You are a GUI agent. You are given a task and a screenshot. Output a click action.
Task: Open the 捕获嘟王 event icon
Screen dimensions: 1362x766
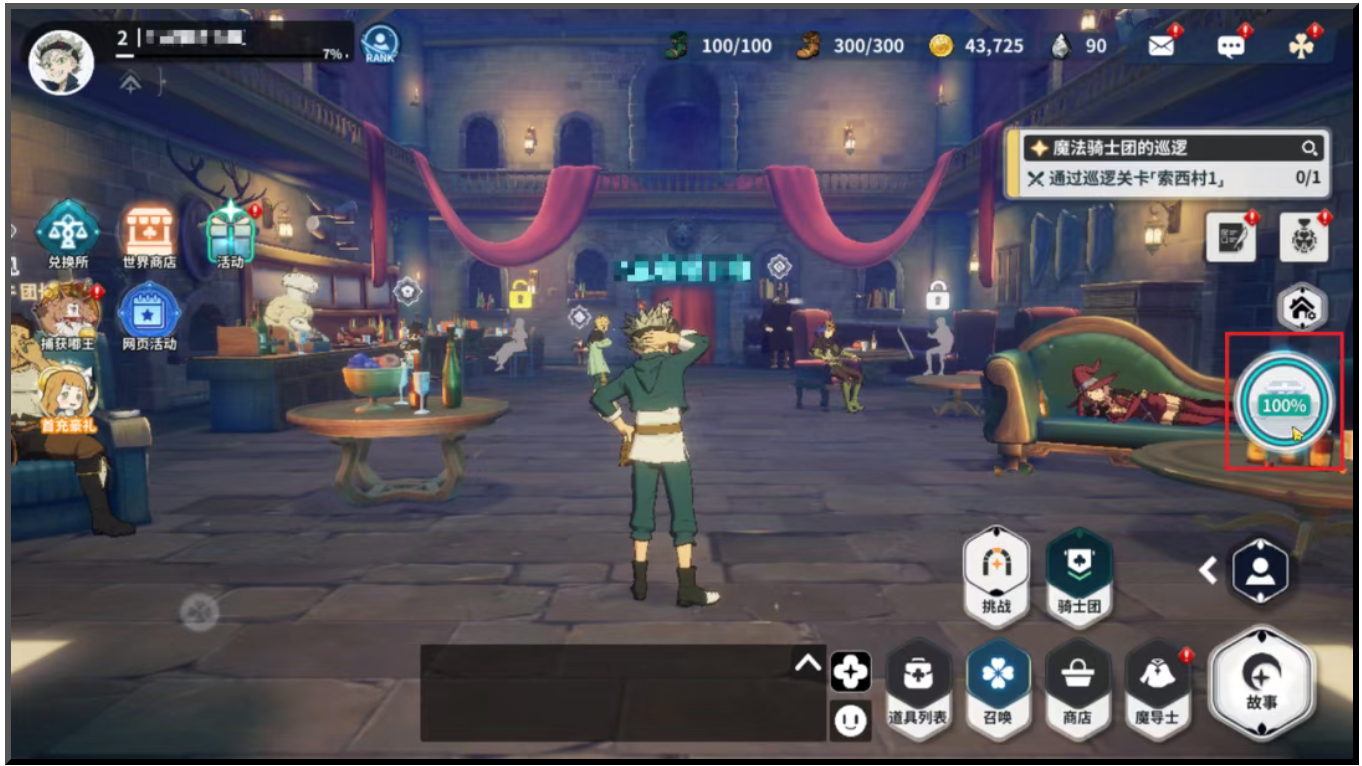(x=66, y=314)
